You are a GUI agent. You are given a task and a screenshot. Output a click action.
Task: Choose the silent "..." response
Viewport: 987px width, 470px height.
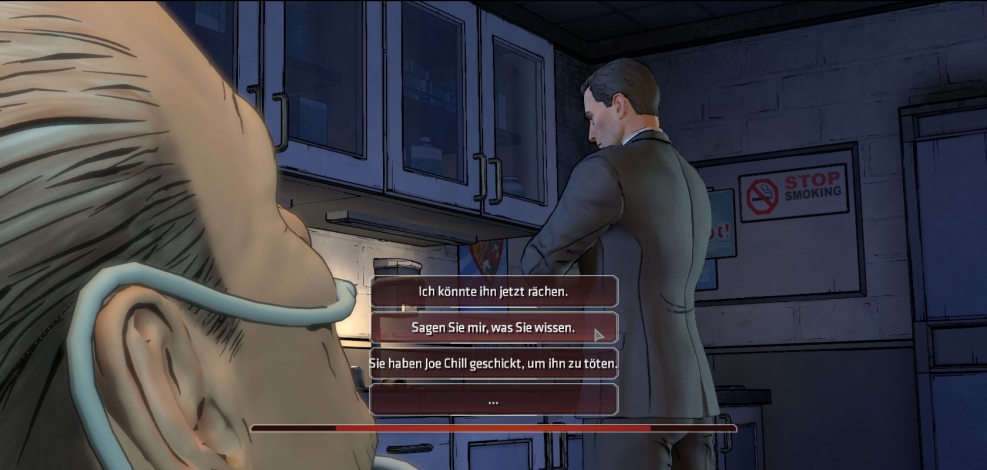point(493,399)
